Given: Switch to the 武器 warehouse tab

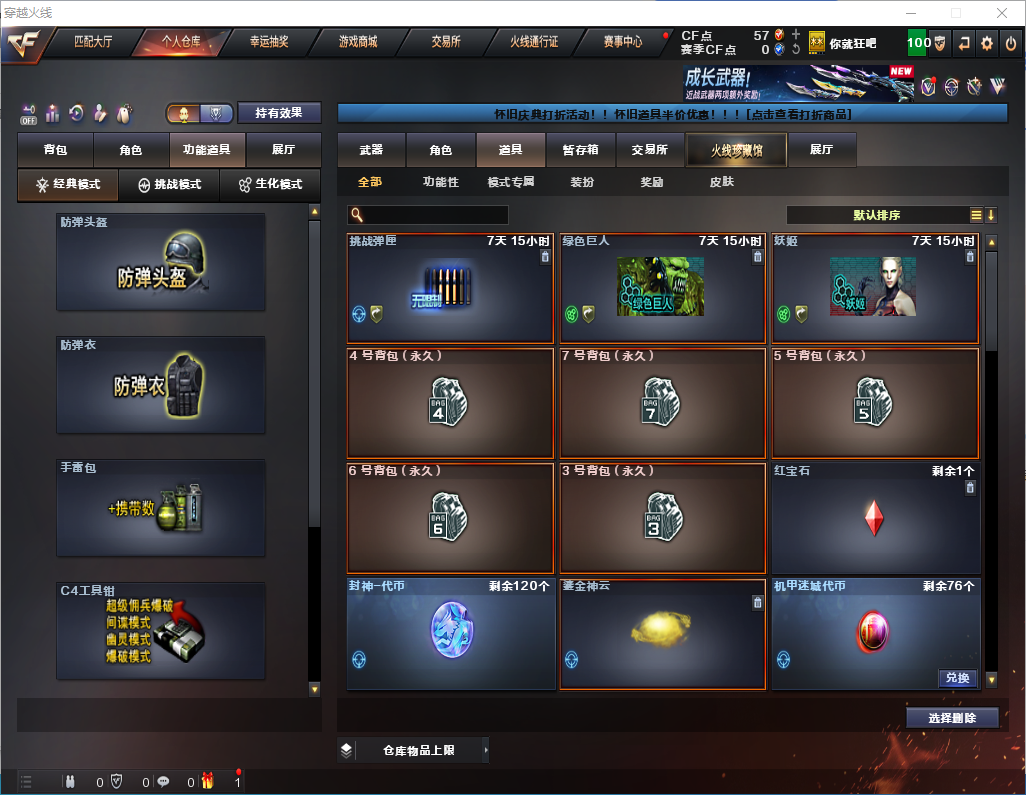Looking at the screenshot, I should pos(371,150).
